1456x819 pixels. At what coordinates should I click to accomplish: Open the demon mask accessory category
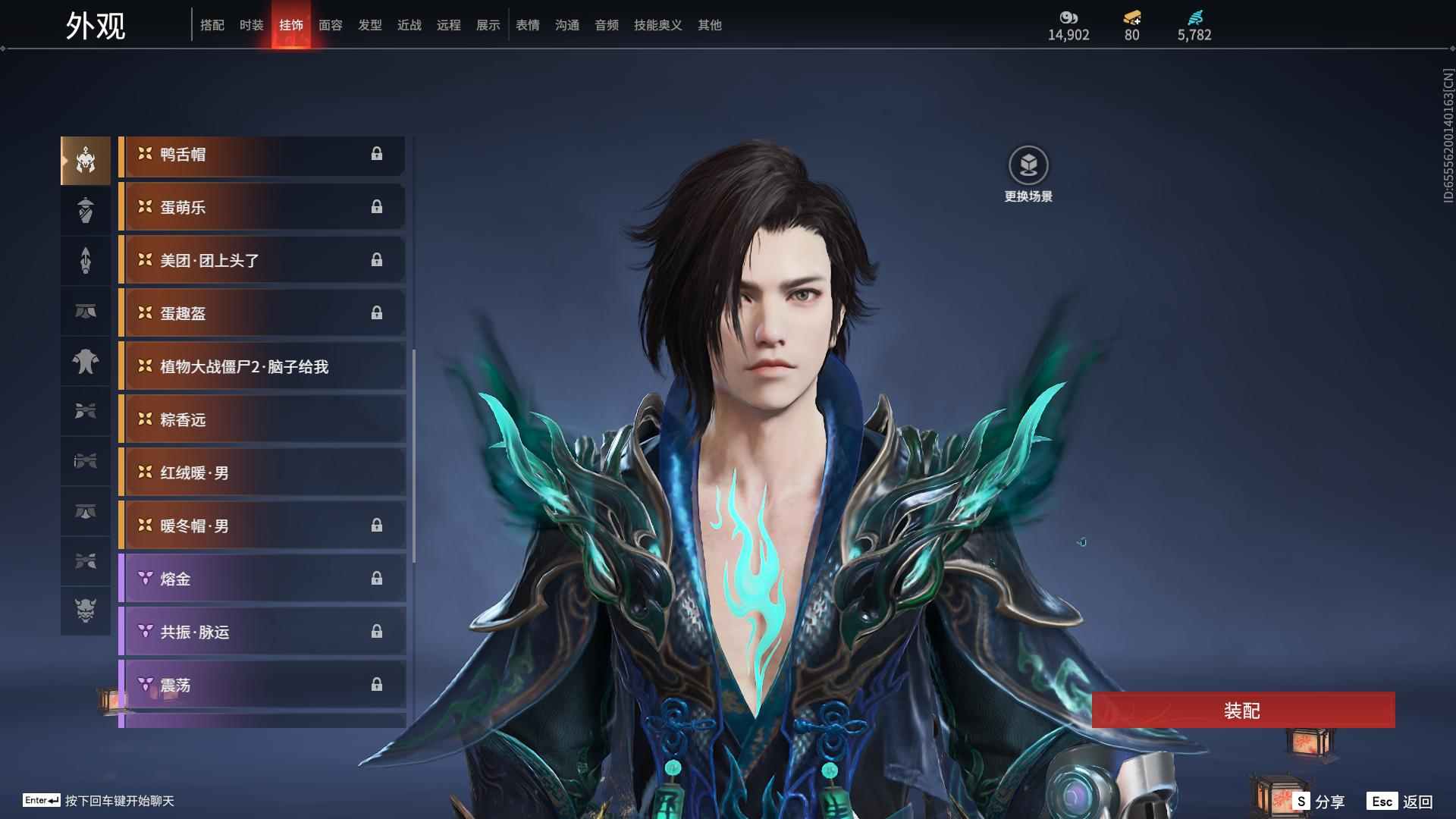pyautogui.click(x=86, y=610)
